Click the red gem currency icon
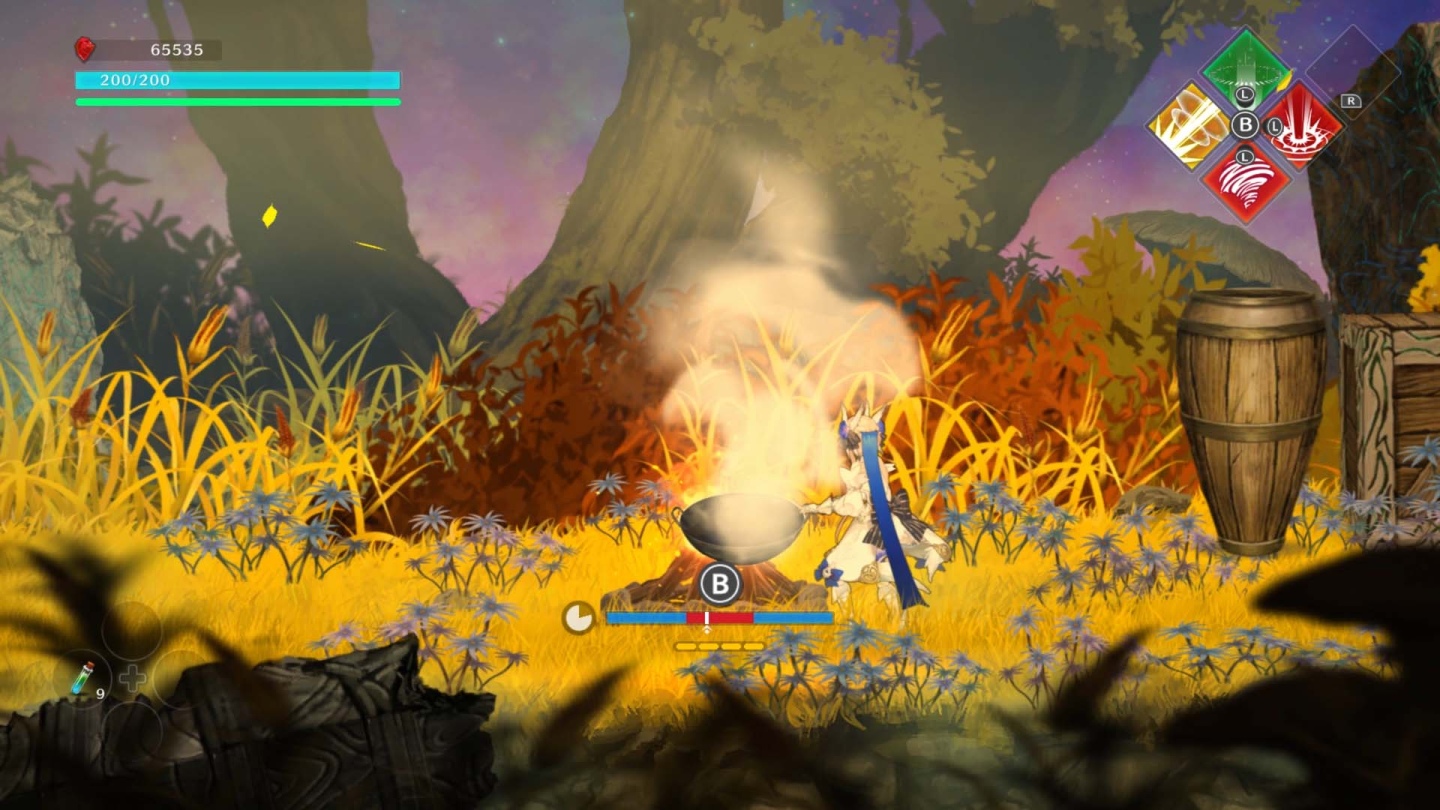Viewport: 1440px width, 810px height. point(85,49)
